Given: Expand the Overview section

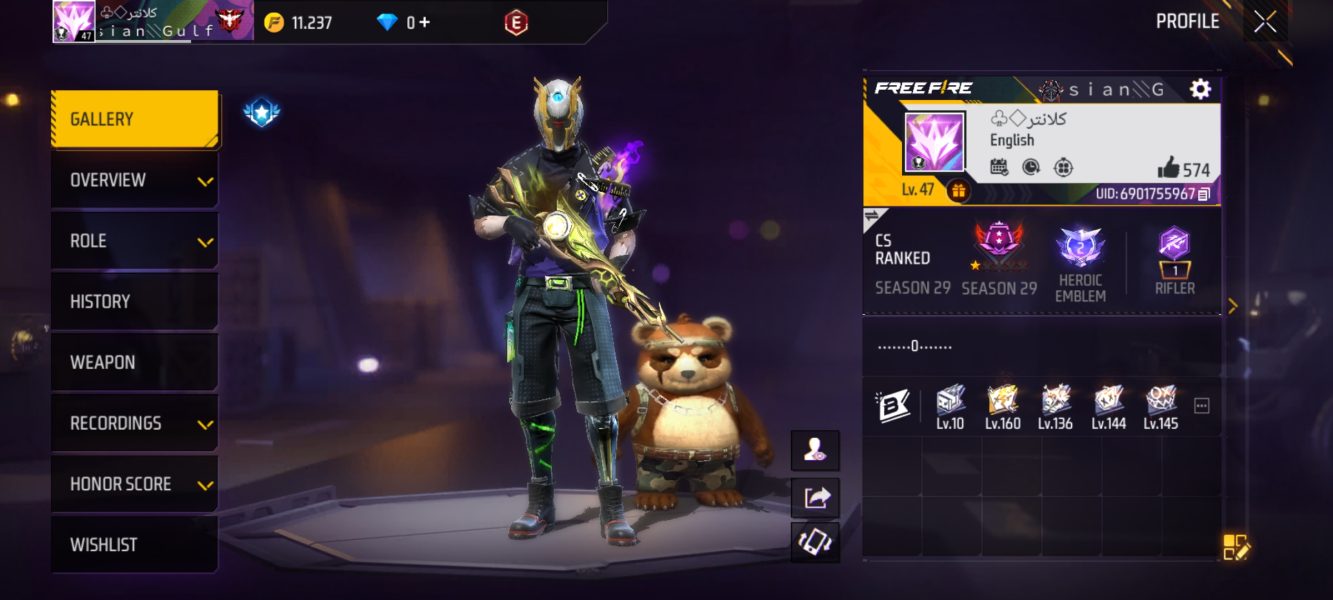Looking at the screenshot, I should click(x=134, y=180).
